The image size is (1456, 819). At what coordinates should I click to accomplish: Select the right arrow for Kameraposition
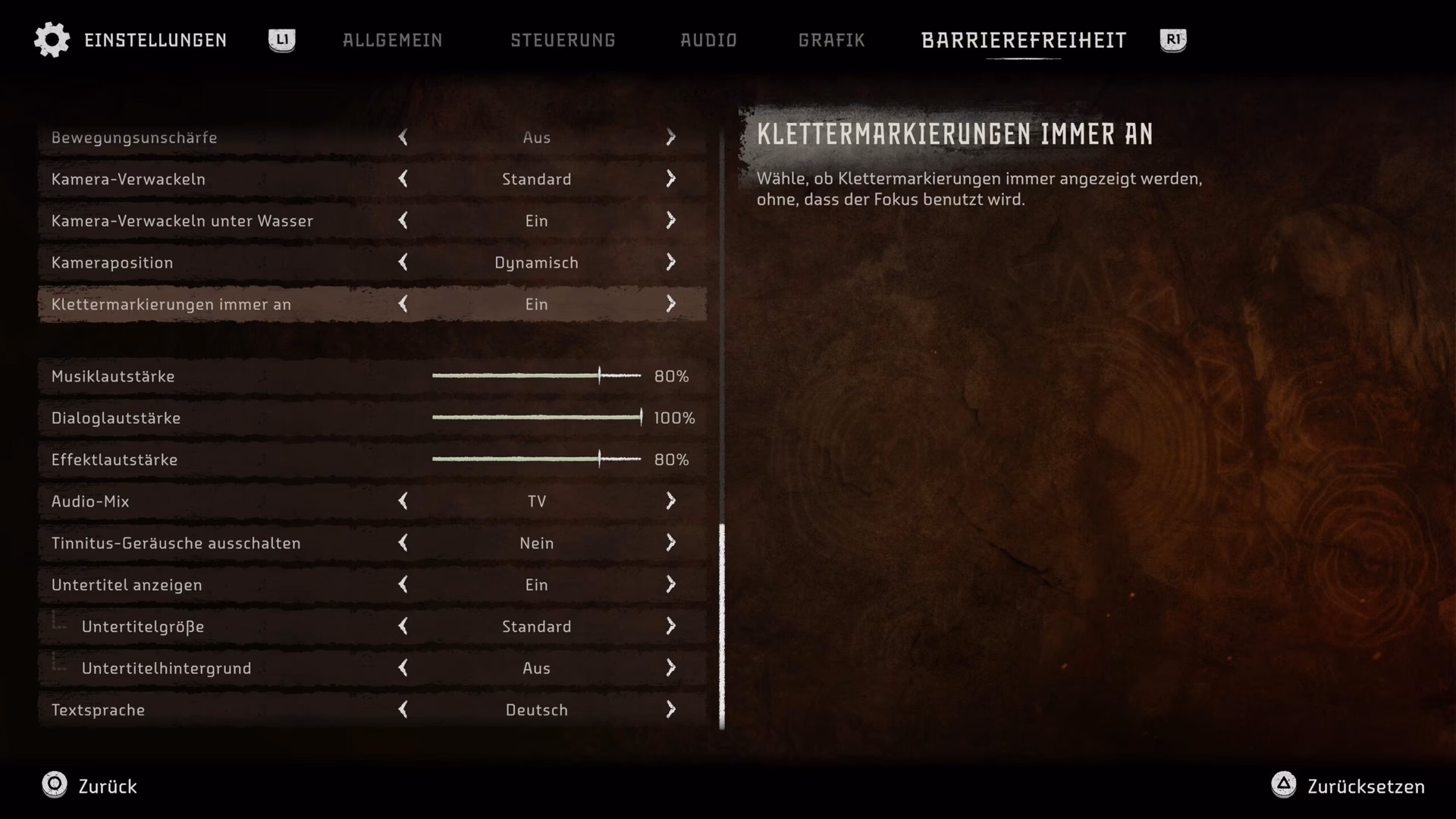[x=671, y=262]
